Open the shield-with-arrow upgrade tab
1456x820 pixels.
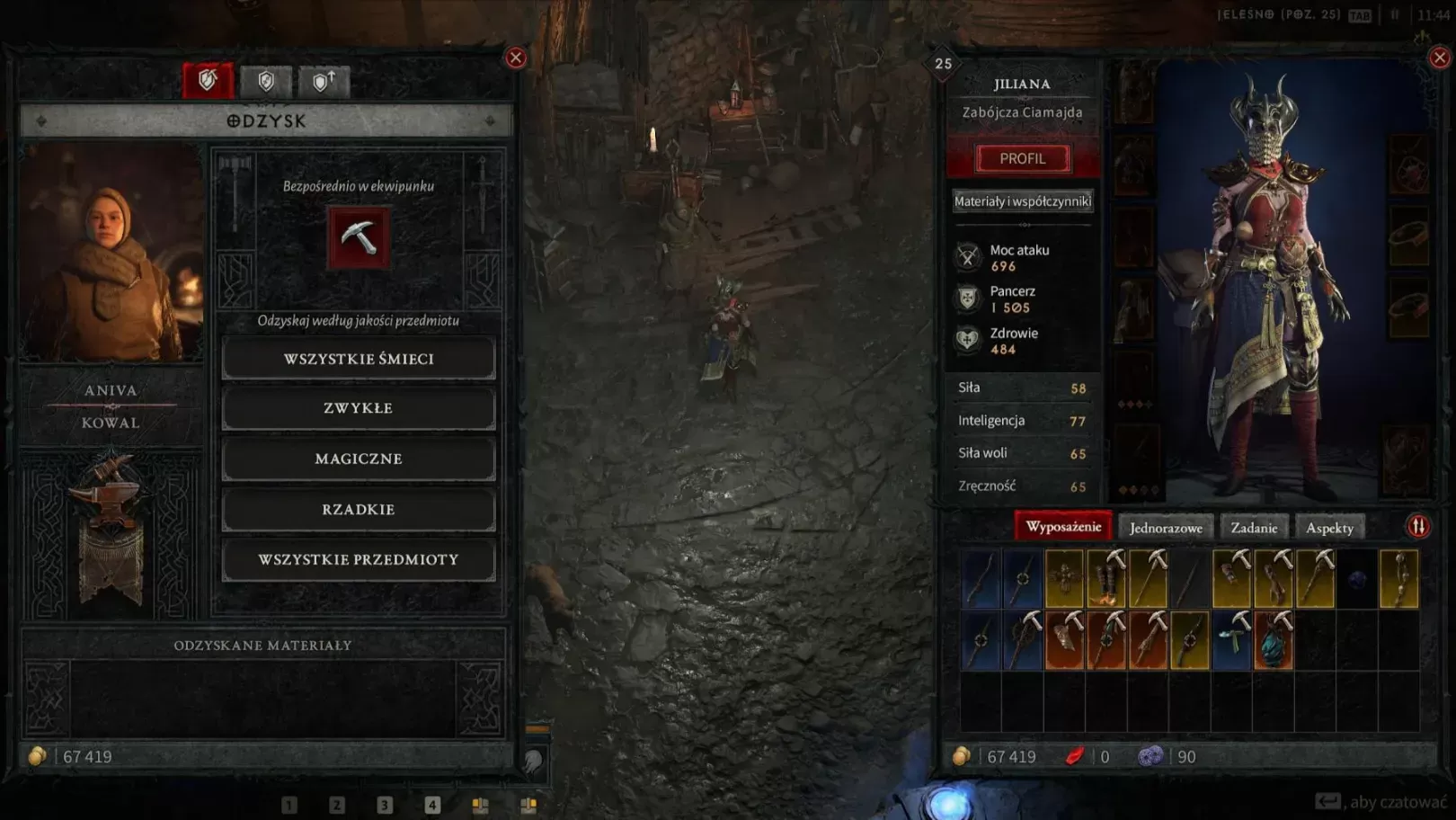(324, 82)
